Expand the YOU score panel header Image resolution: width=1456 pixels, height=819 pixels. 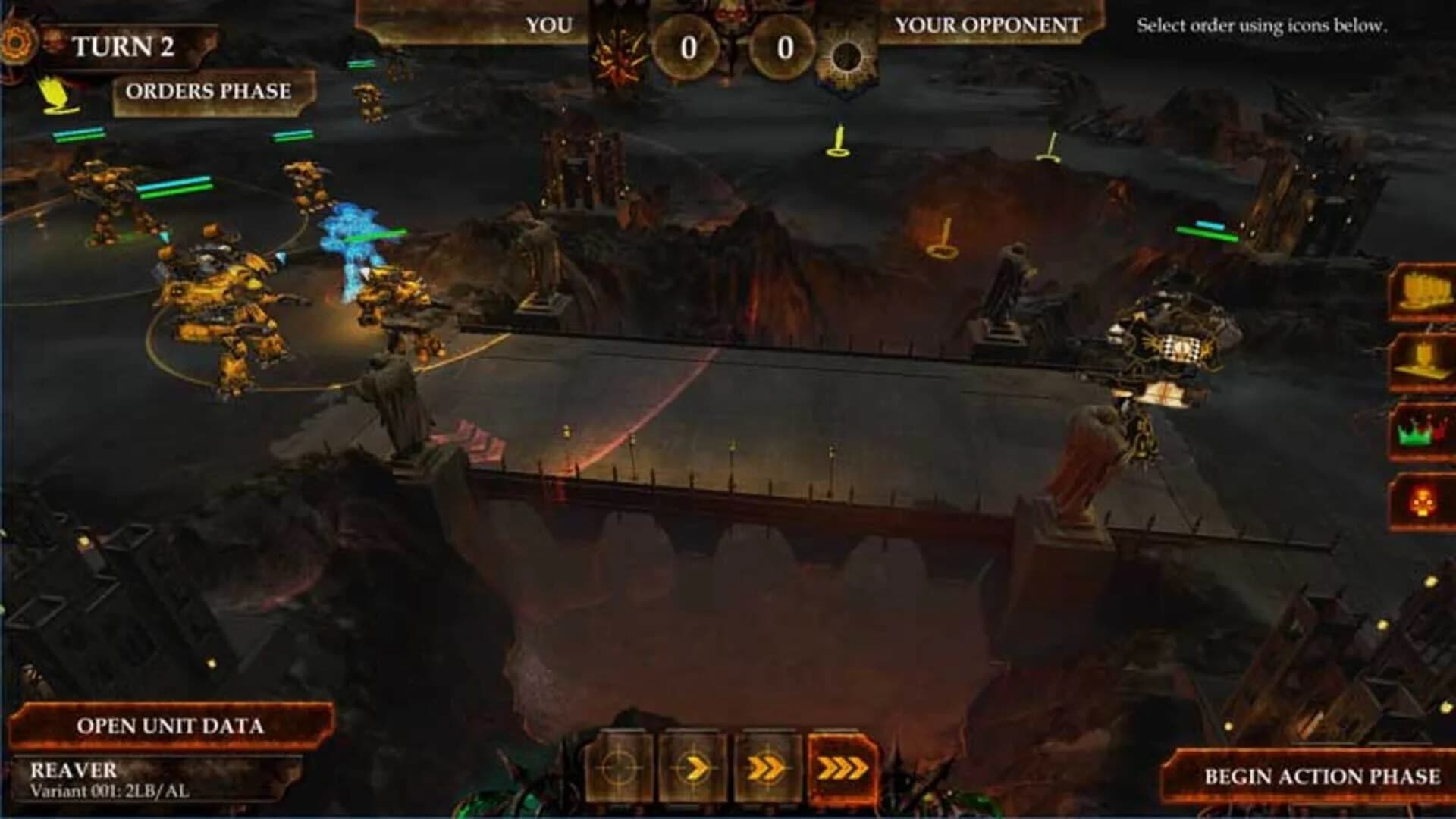(550, 27)
